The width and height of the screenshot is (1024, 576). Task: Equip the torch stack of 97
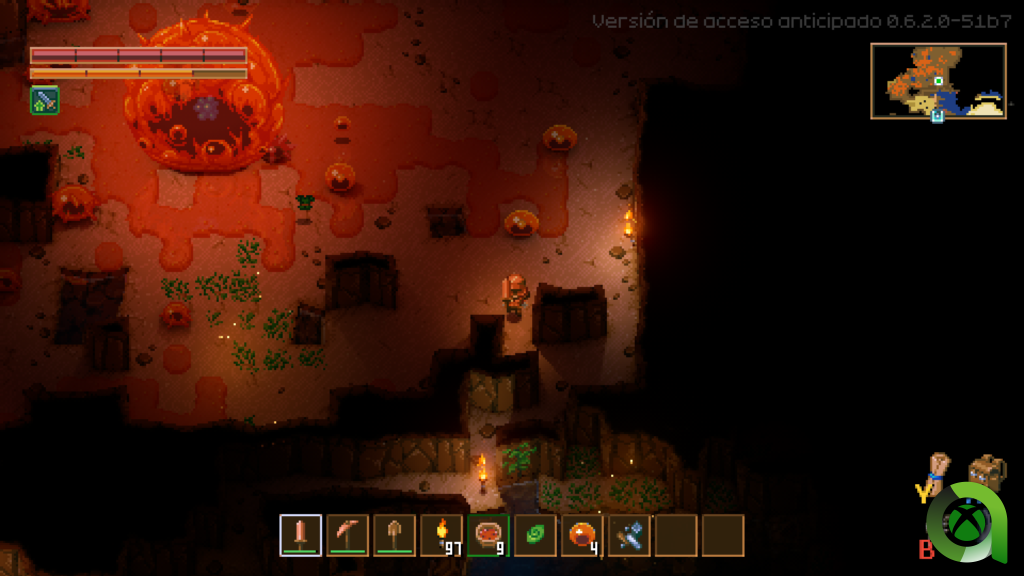coord(441,535)
